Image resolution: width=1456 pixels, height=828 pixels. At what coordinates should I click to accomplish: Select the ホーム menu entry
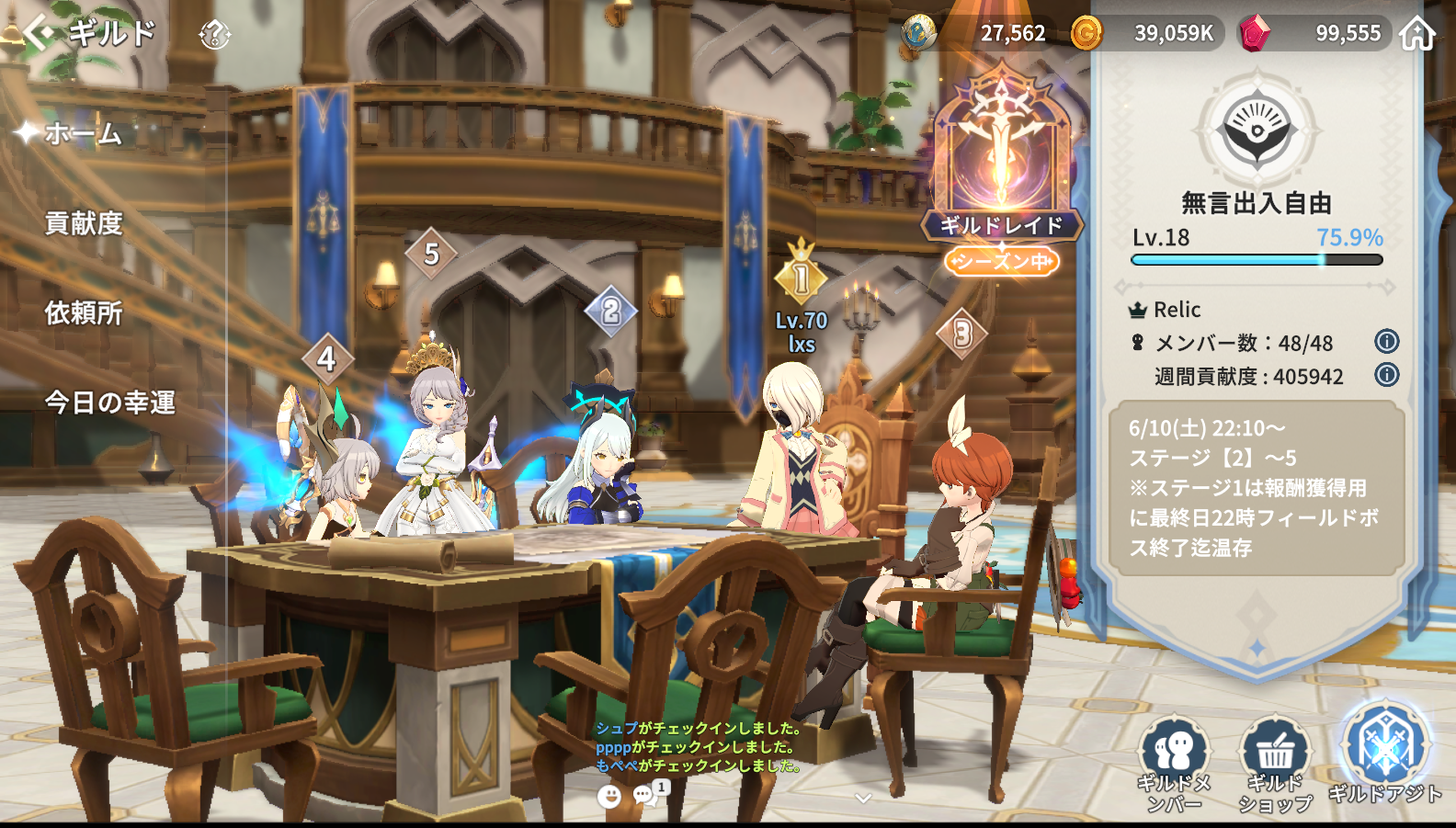(x=83, y=134)
